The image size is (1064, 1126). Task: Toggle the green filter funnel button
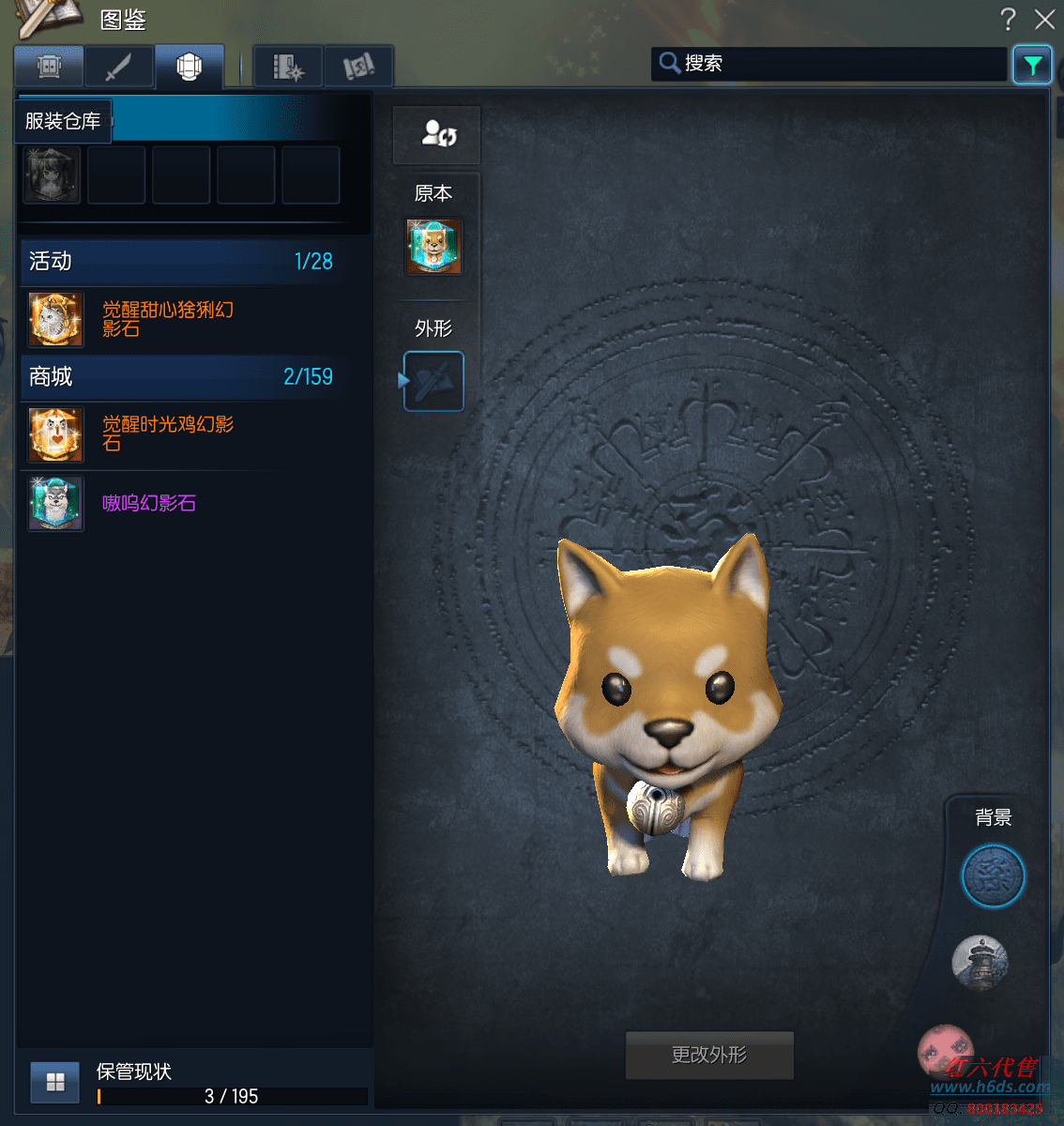point(1032,66)
